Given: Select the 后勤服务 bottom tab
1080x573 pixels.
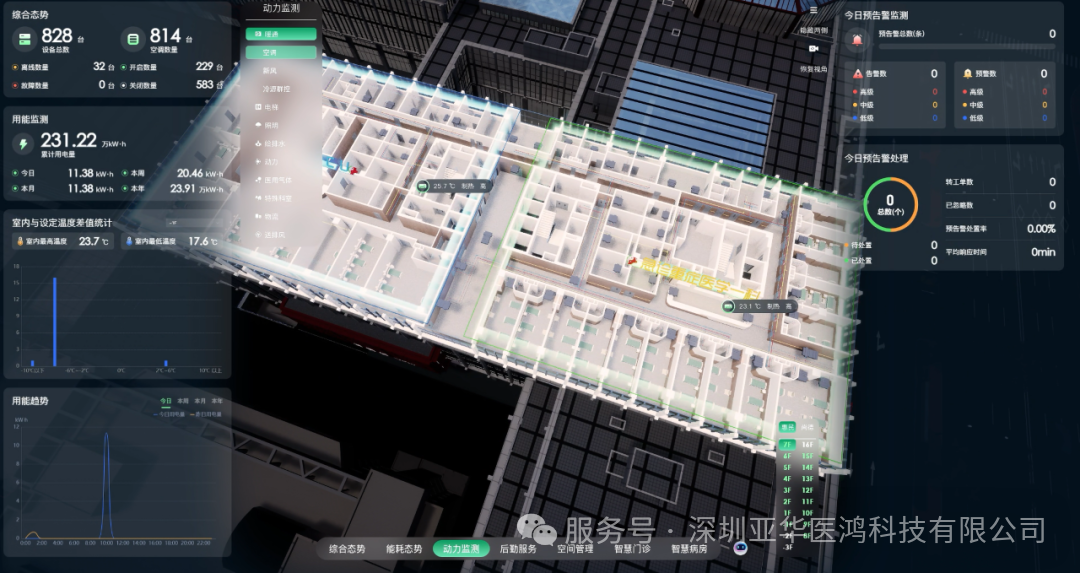Looking at the screenshot, I should click(518, 549).
